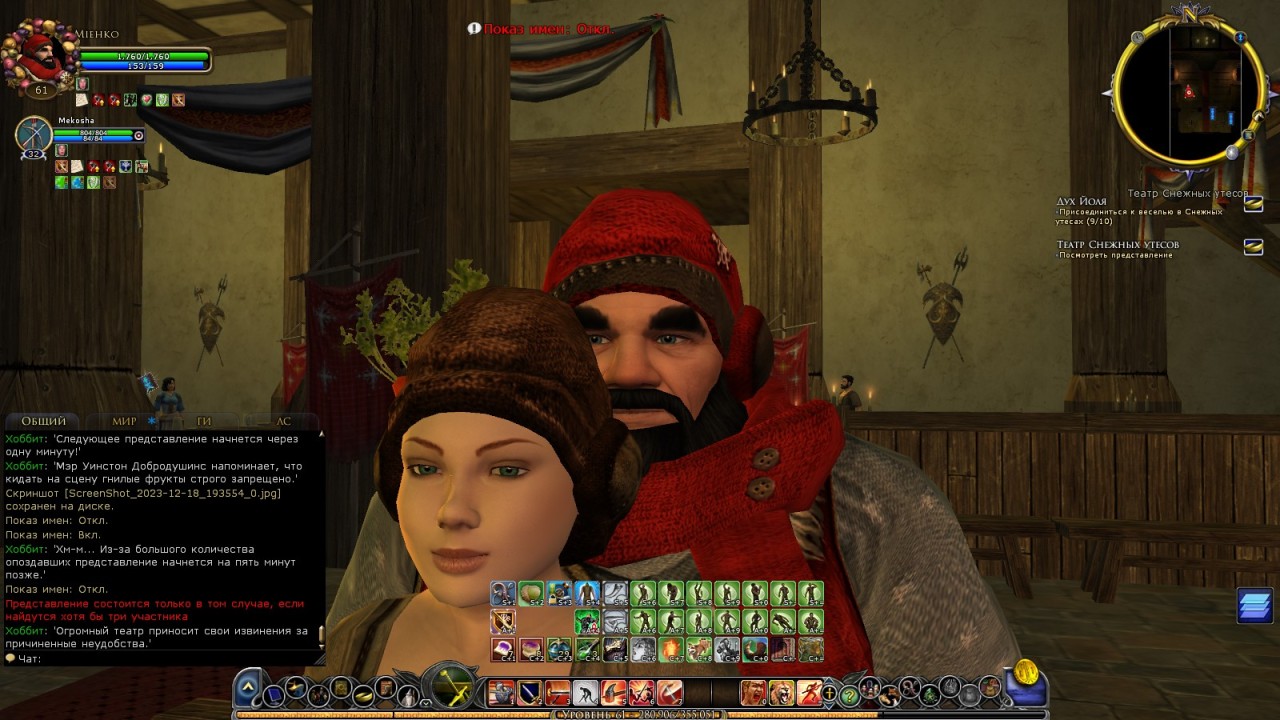Open the Мир chat tab
Viewport: 1280px width, 720px height.
(x=125, y=422)
